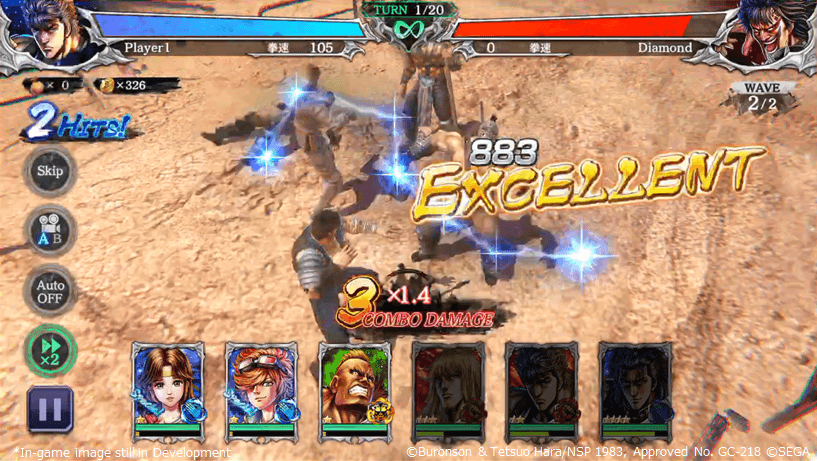Pause the battle
Viewport: 817px width, 461px height.
click(50, 408)
